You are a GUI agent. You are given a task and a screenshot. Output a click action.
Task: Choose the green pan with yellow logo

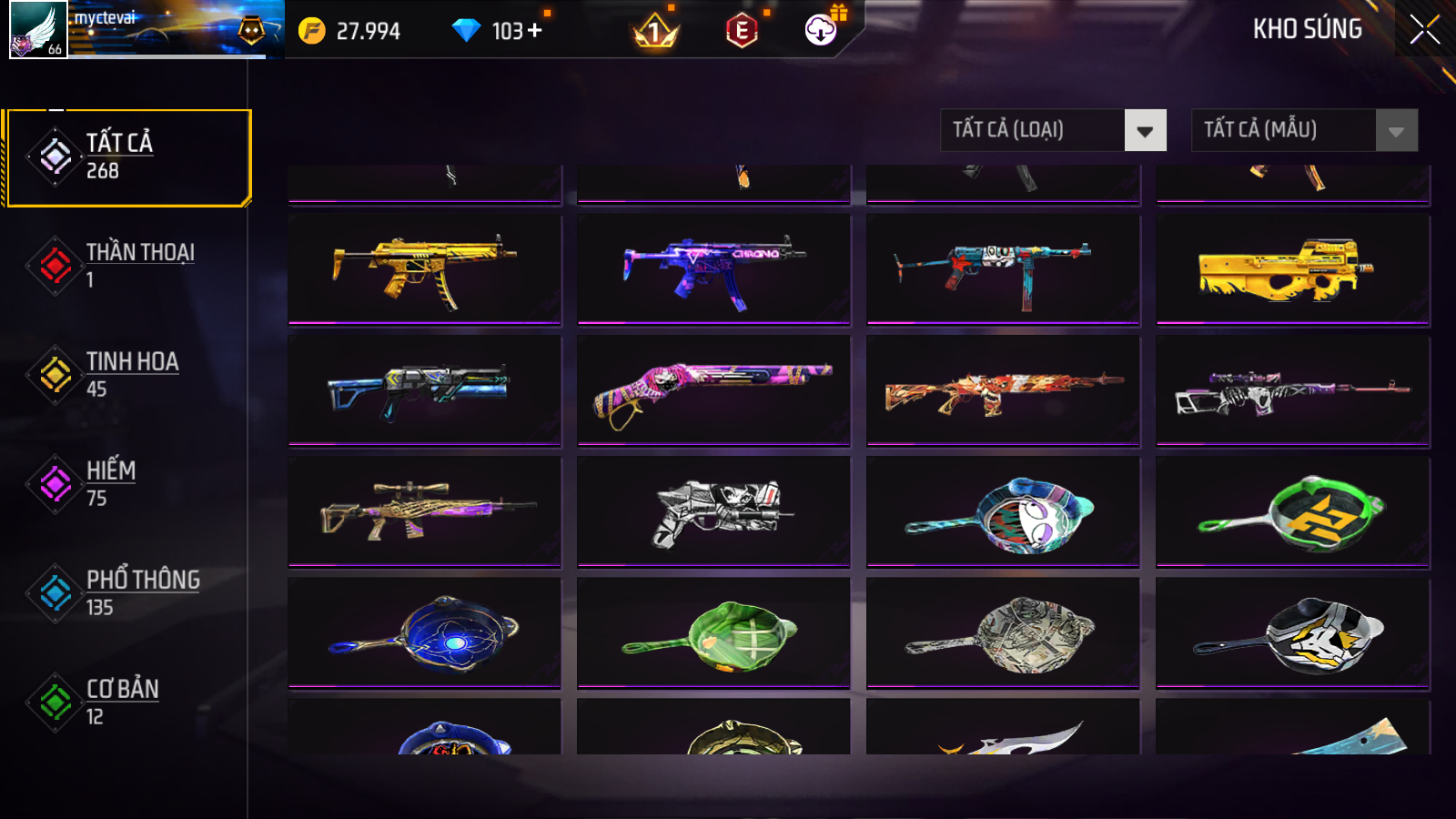point(1292,512)
